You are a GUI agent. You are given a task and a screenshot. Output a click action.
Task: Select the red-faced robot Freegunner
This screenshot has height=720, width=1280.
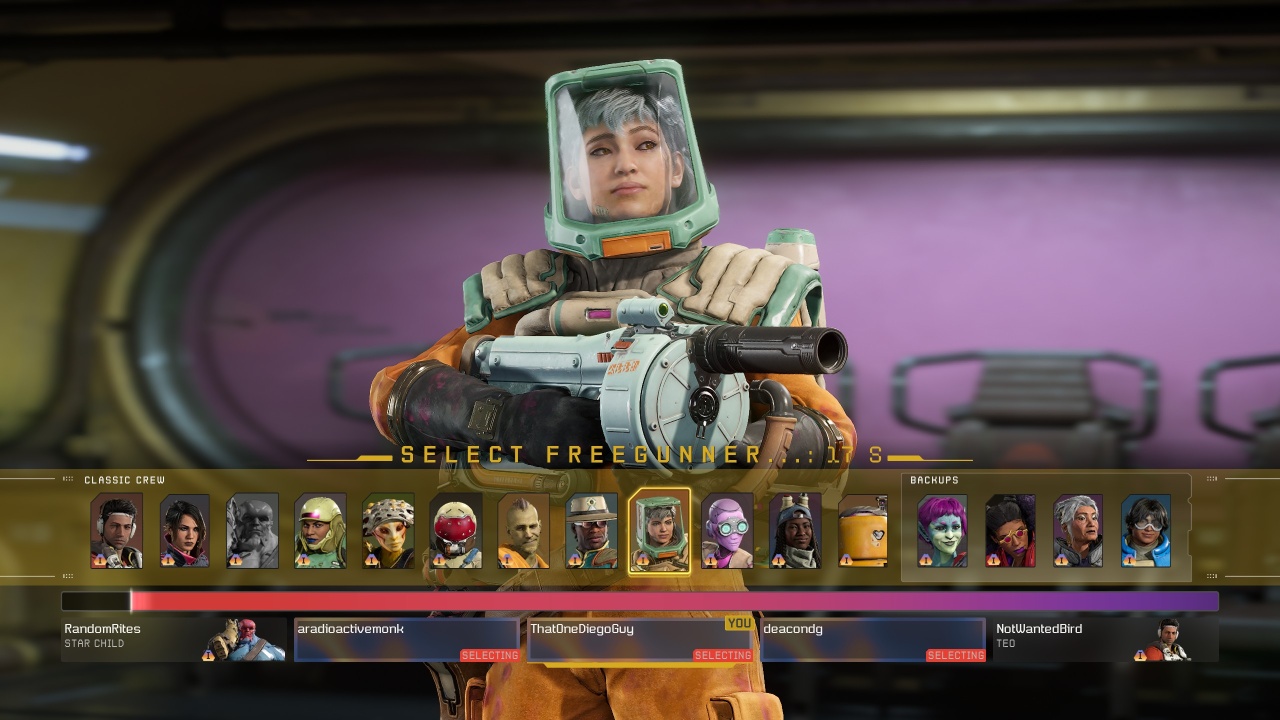[456, 531]
